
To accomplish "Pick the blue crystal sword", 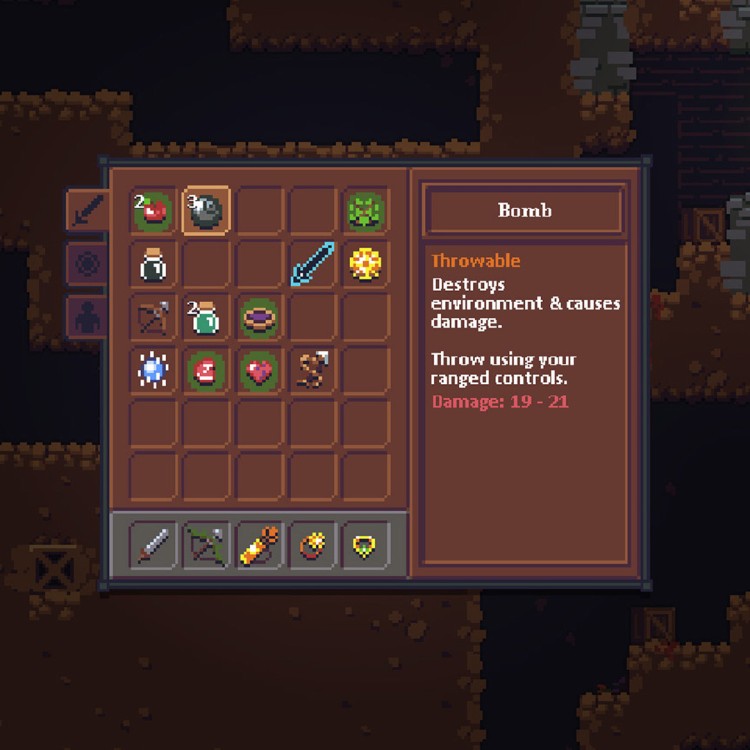I will tap(312, 265).
